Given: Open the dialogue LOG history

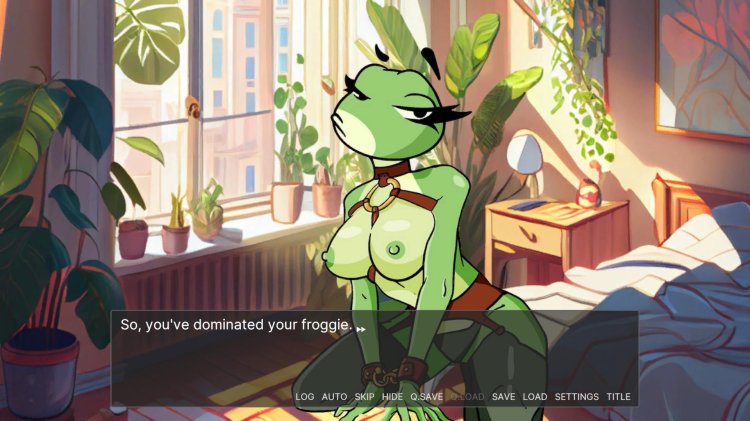Looking at the screenshot, I should click(x=304, y=397).
